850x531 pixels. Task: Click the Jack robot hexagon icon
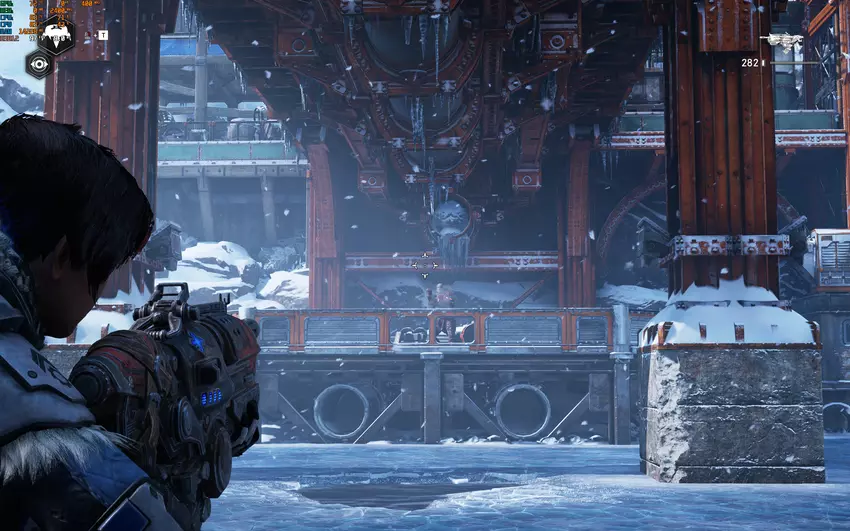[56, 34]
